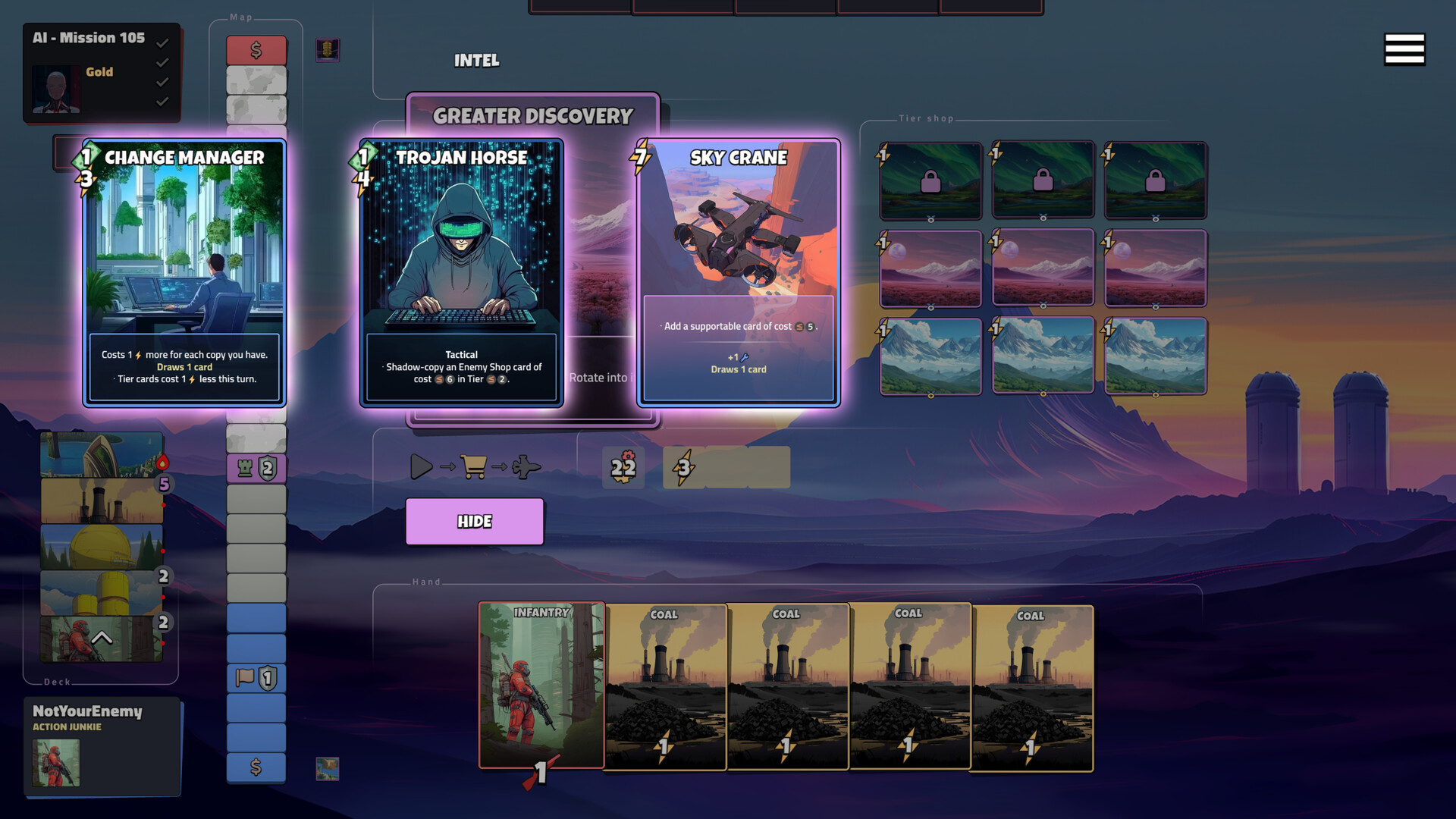
Task: Select the castle shield map node
Action: click(256, 469)
